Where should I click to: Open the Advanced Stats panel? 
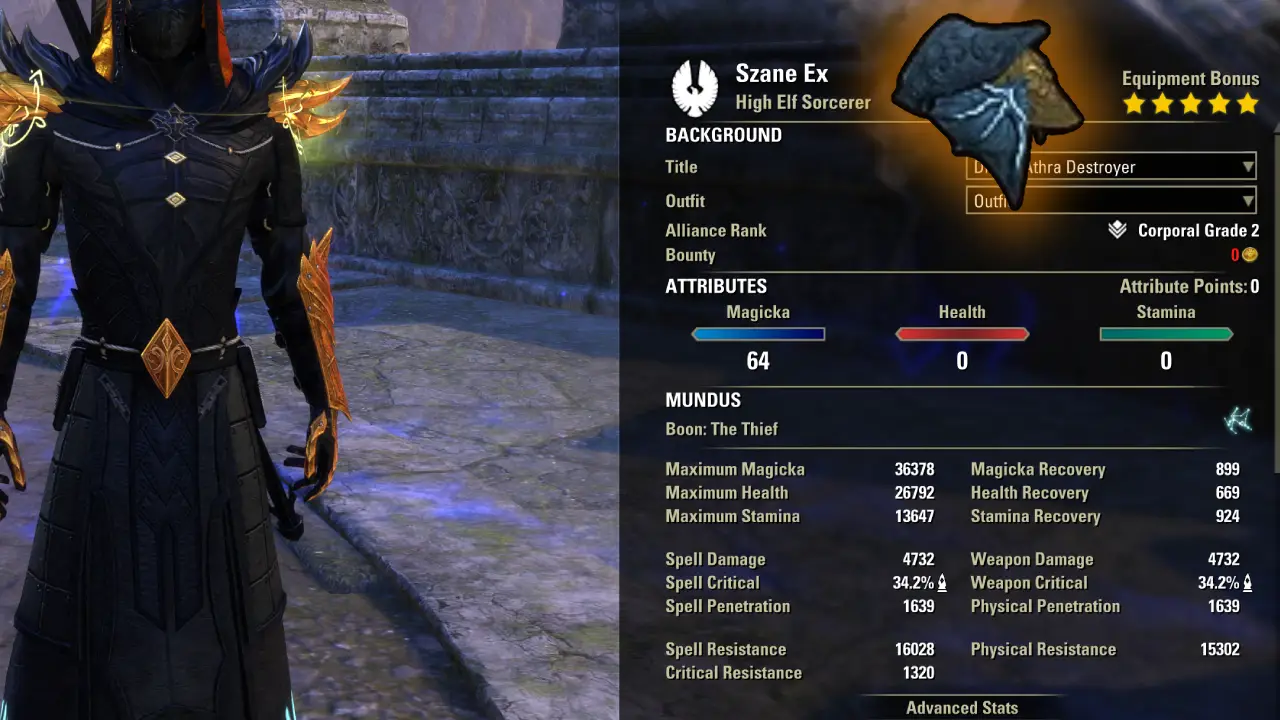961,707
